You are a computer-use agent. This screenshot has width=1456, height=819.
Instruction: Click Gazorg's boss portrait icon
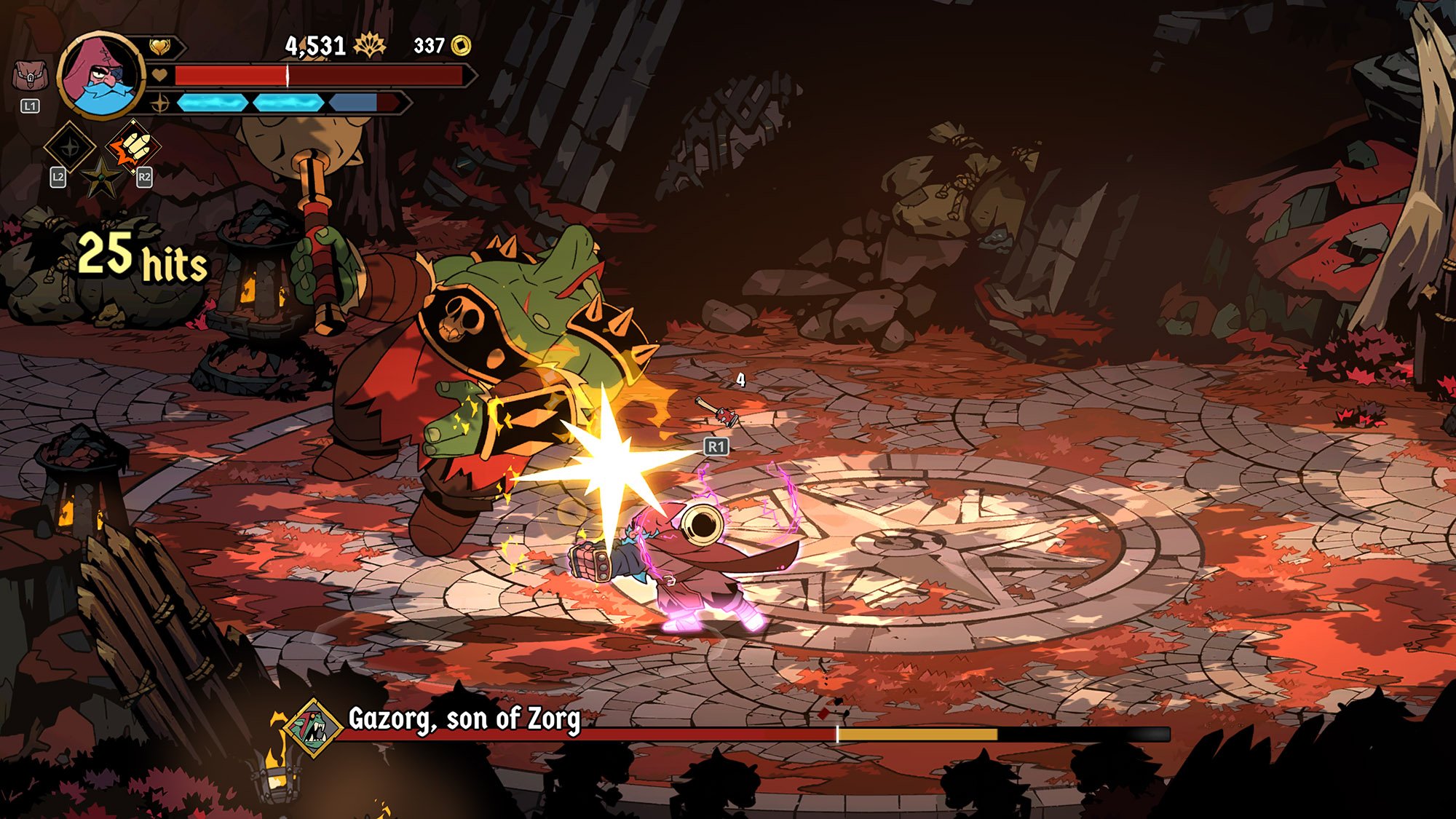(x=314, y=727)
